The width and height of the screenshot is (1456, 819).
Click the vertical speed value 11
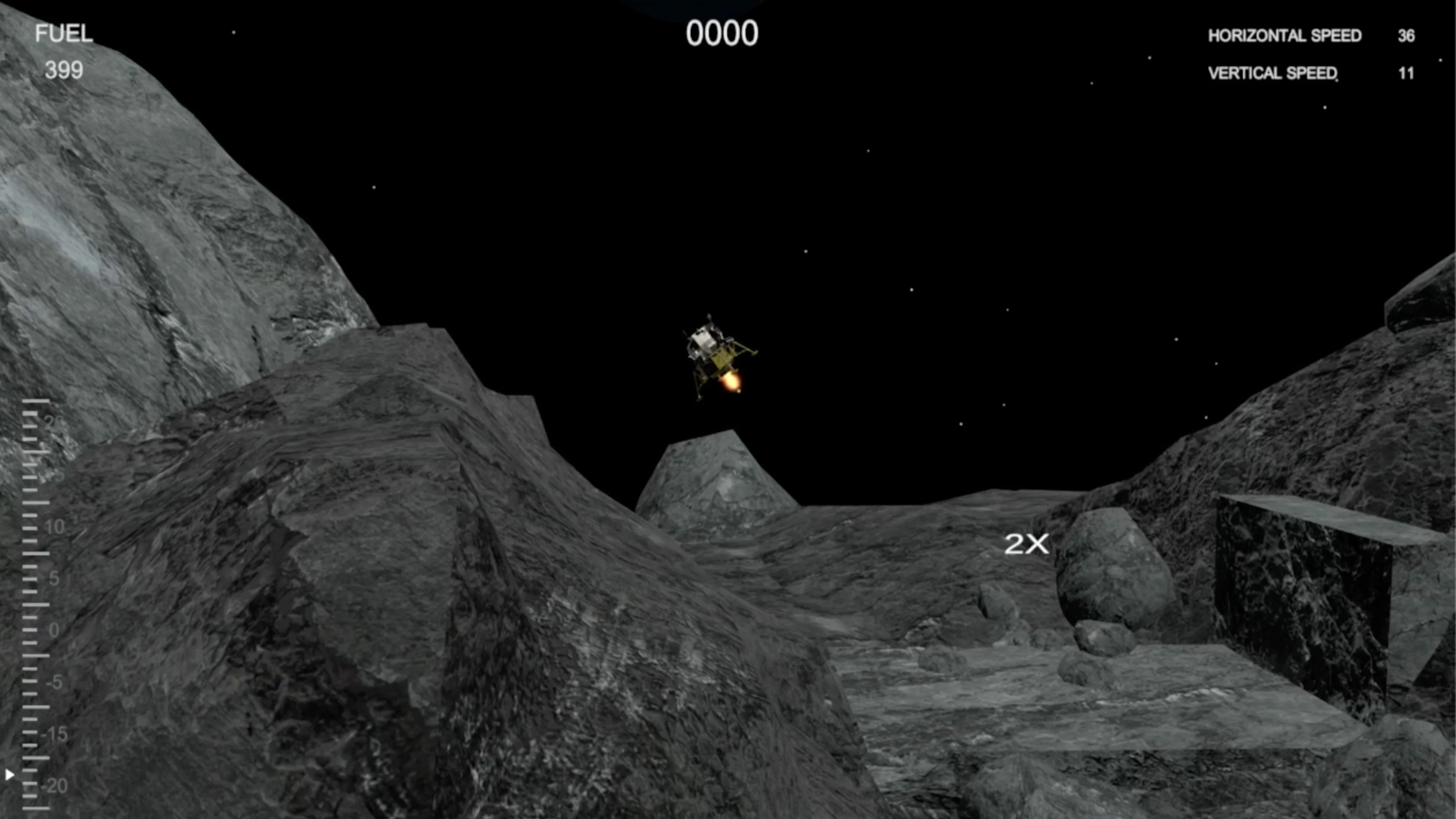[x=1406, y=74]
